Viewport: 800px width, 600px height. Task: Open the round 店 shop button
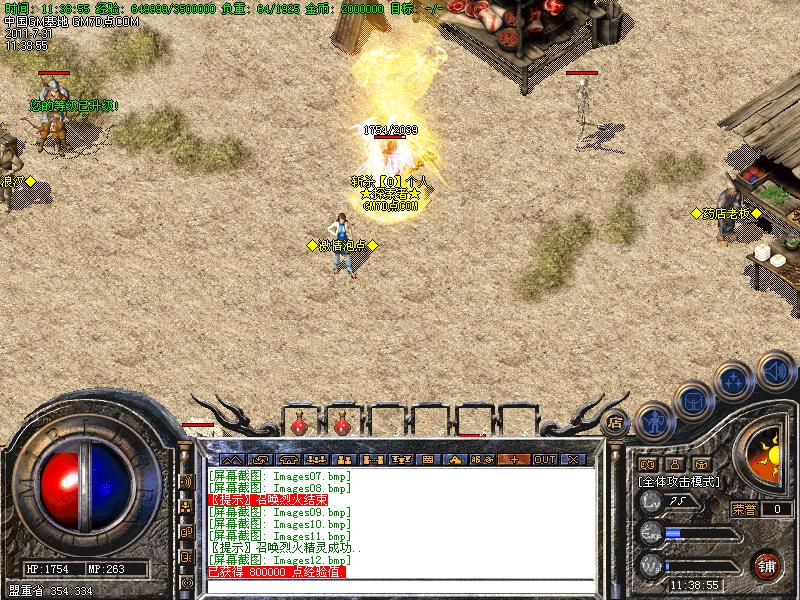click(615, 423)
